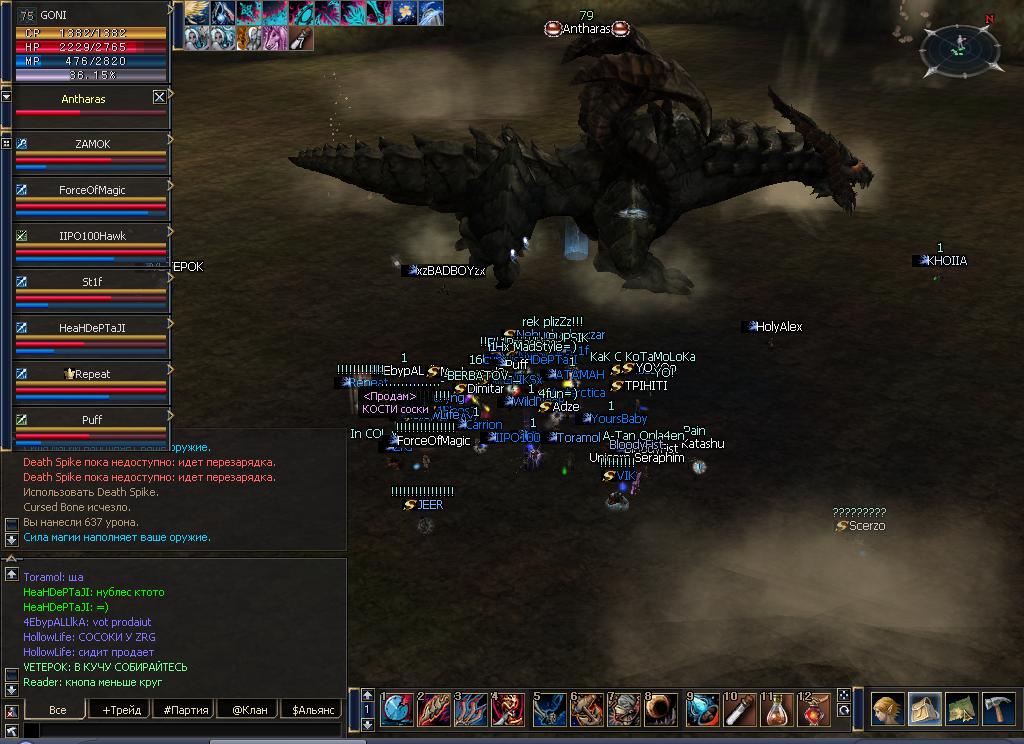Open the world map icon

point(961,709)
